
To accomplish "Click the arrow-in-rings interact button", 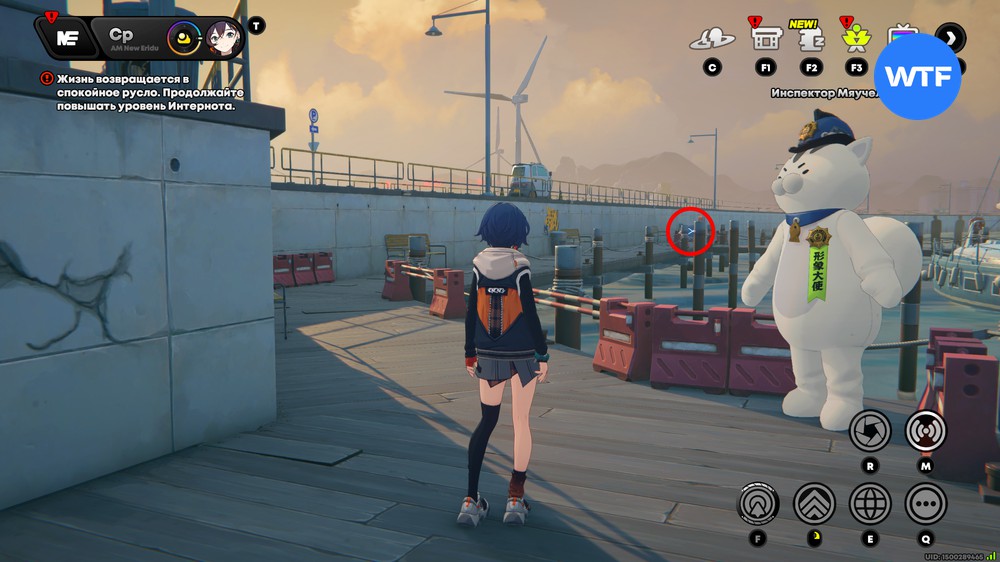I will 759,503.
